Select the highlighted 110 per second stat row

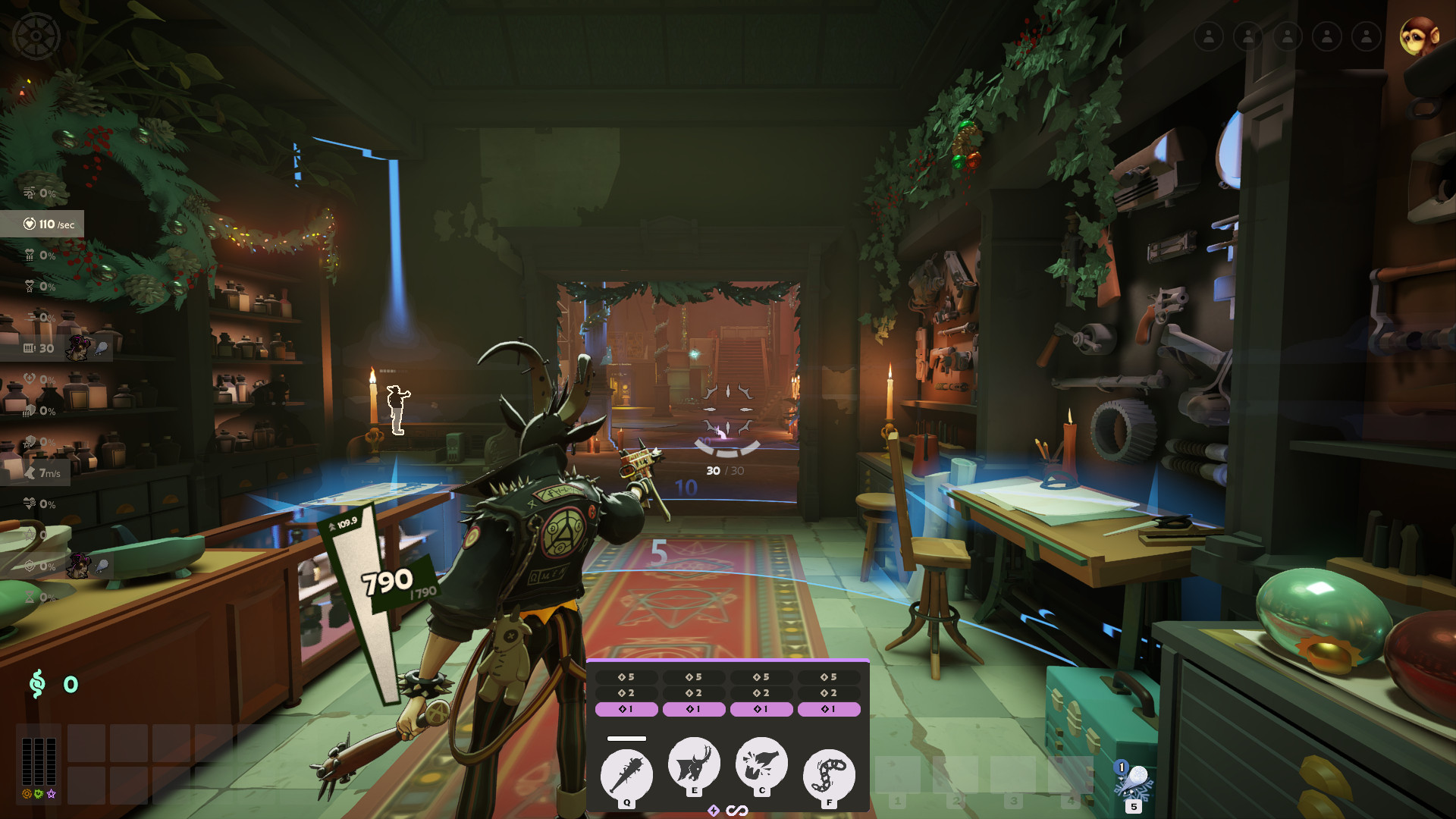[x=42, y=224]
